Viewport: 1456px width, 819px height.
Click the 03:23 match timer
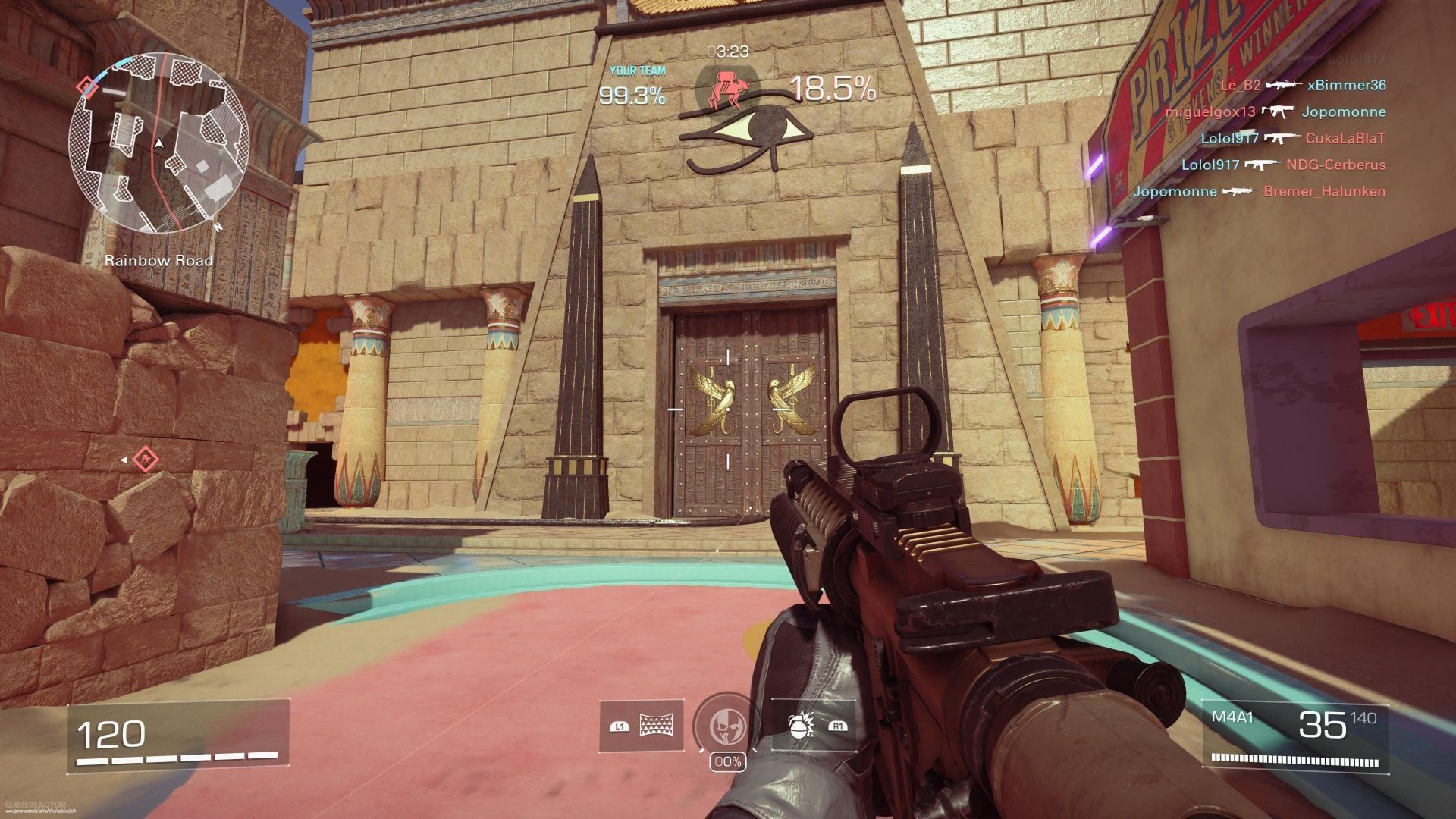[x=729, y=53]
